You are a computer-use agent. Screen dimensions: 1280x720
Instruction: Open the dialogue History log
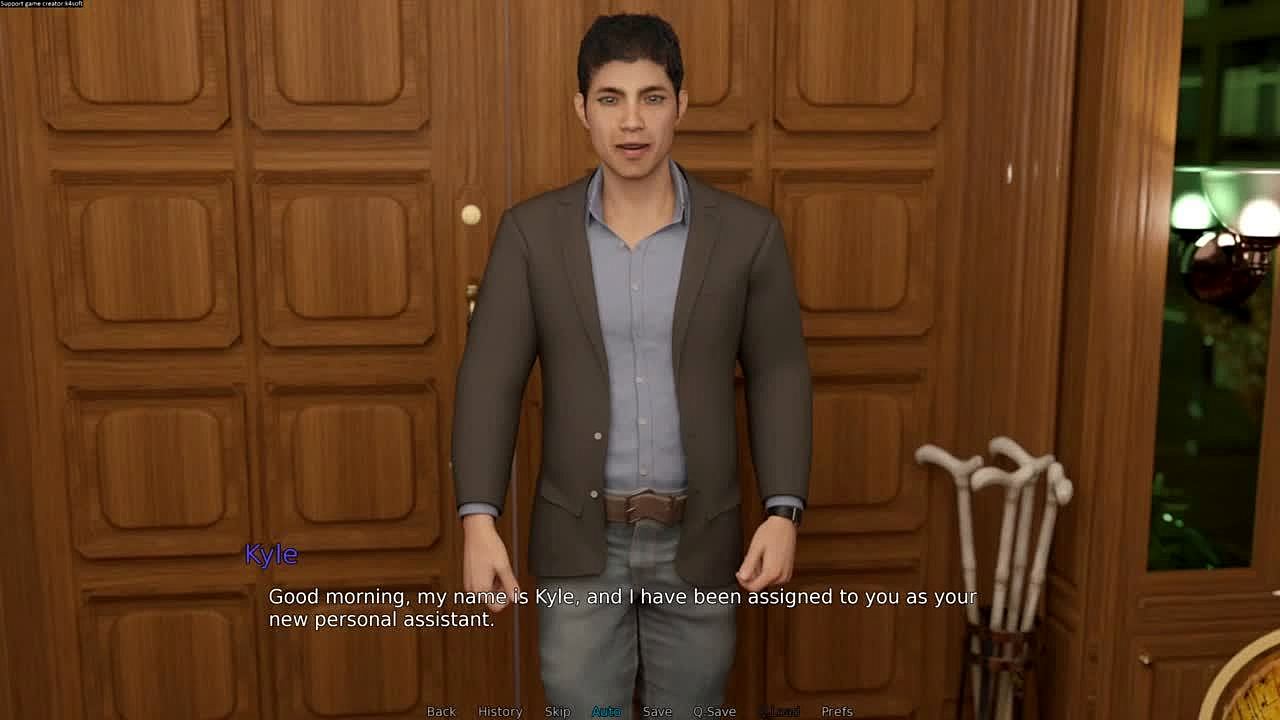click(x=500, y=711)
